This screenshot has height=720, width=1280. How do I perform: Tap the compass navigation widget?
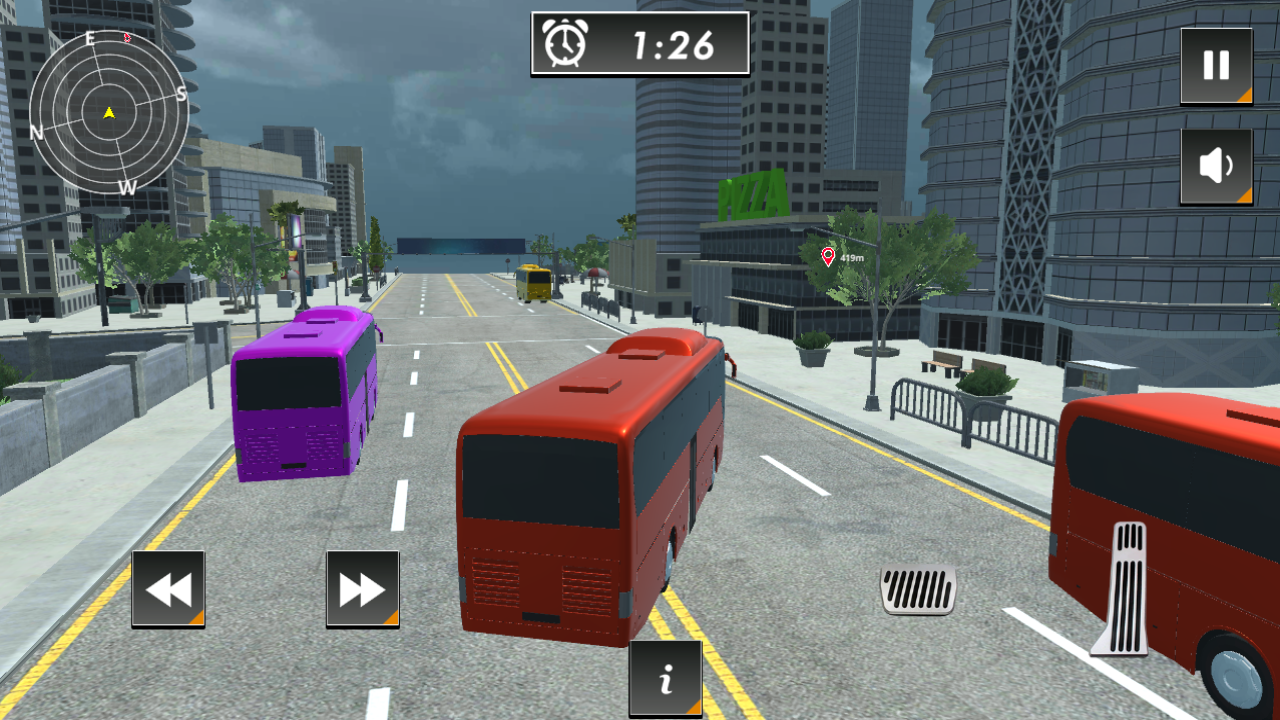107,112
